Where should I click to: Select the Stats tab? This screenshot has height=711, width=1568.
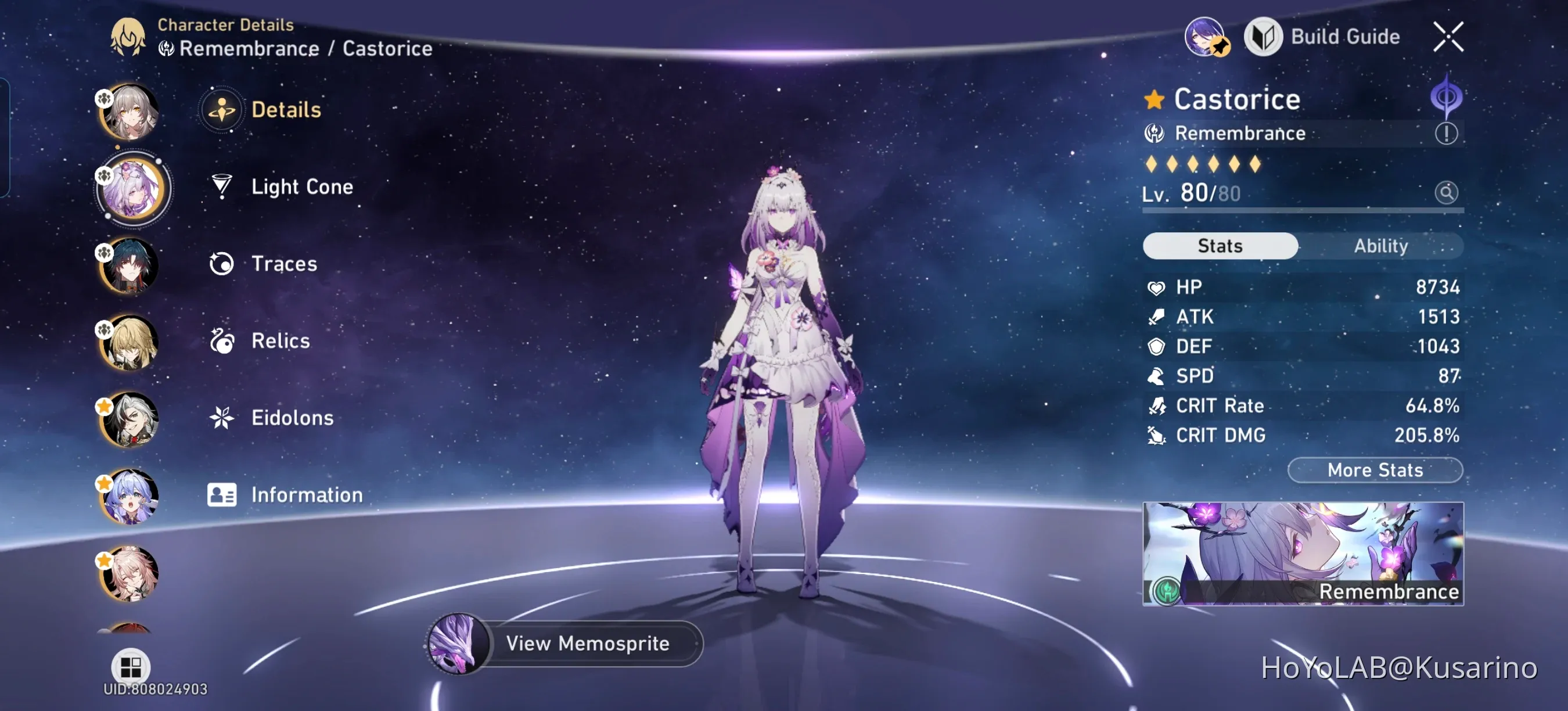click(1219, 245)
